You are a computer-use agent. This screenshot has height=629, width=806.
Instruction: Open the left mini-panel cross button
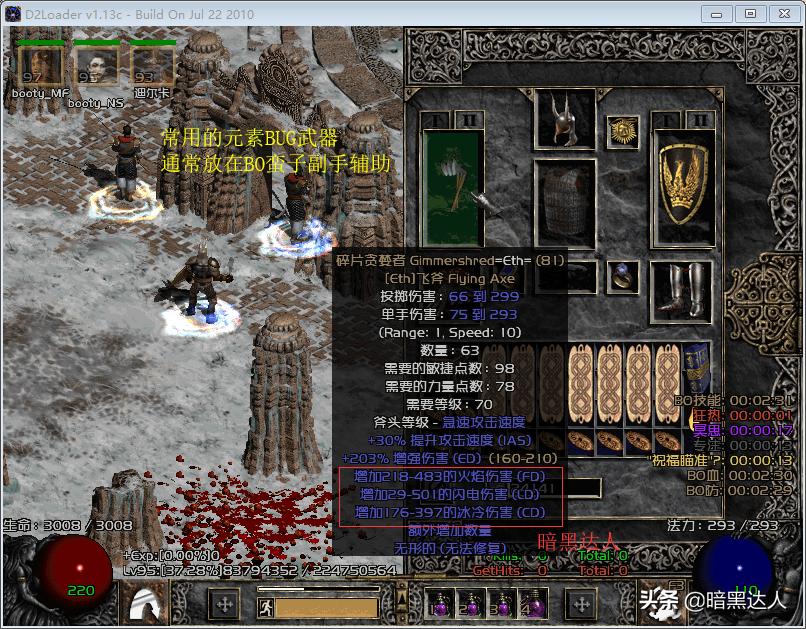coord(224,603)
